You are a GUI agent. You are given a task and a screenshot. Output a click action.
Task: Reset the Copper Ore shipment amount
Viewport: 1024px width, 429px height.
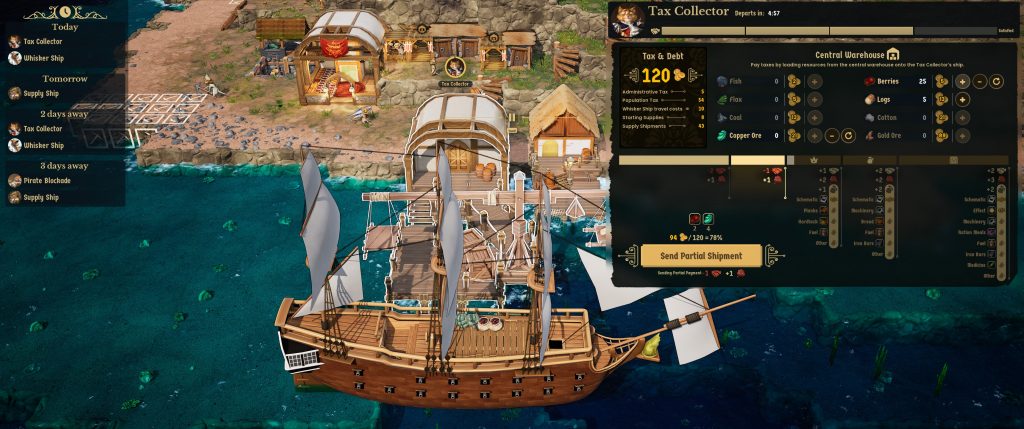[848, 135]
